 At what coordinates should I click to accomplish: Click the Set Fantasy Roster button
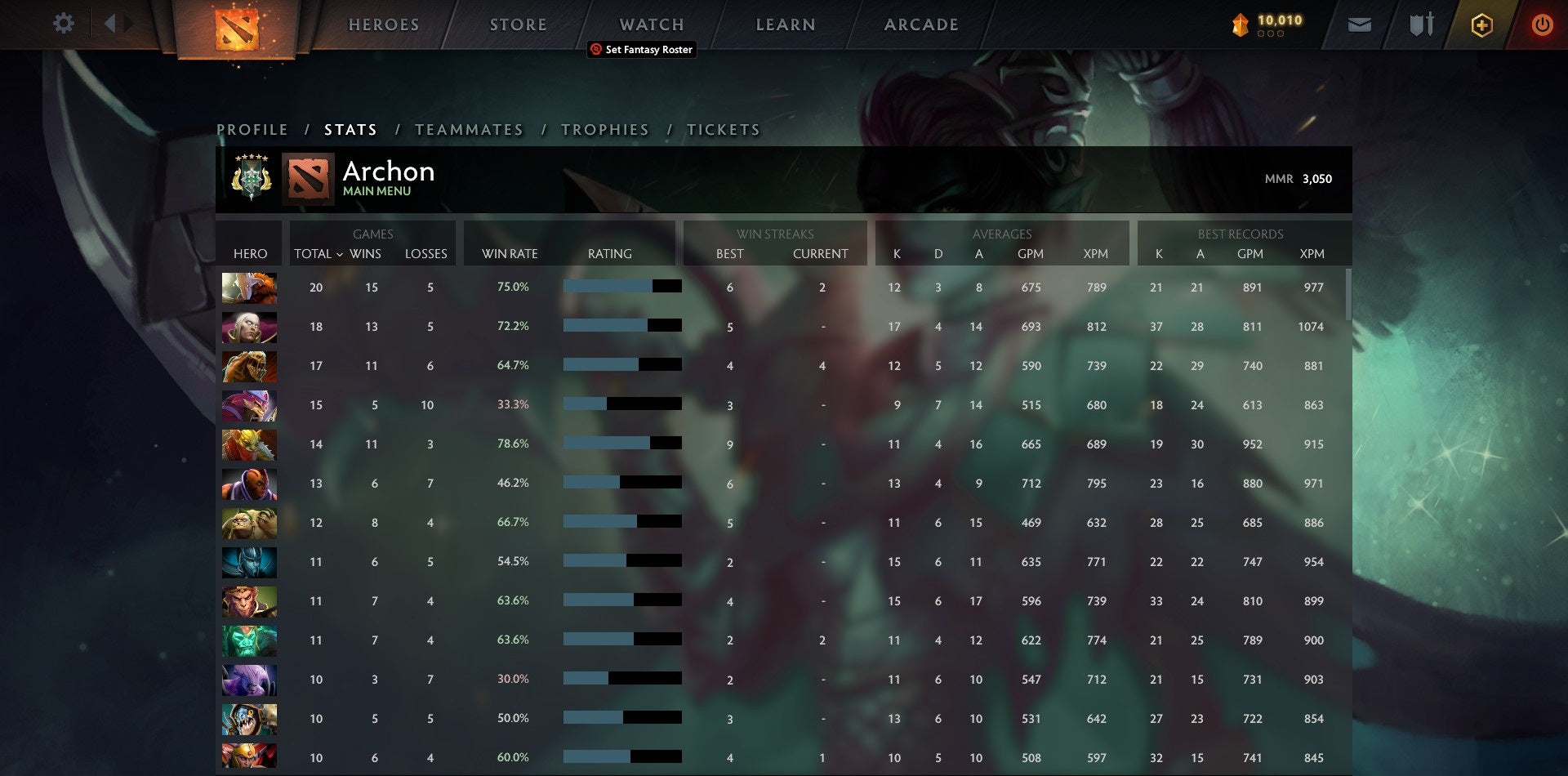[x=642, y=50]
